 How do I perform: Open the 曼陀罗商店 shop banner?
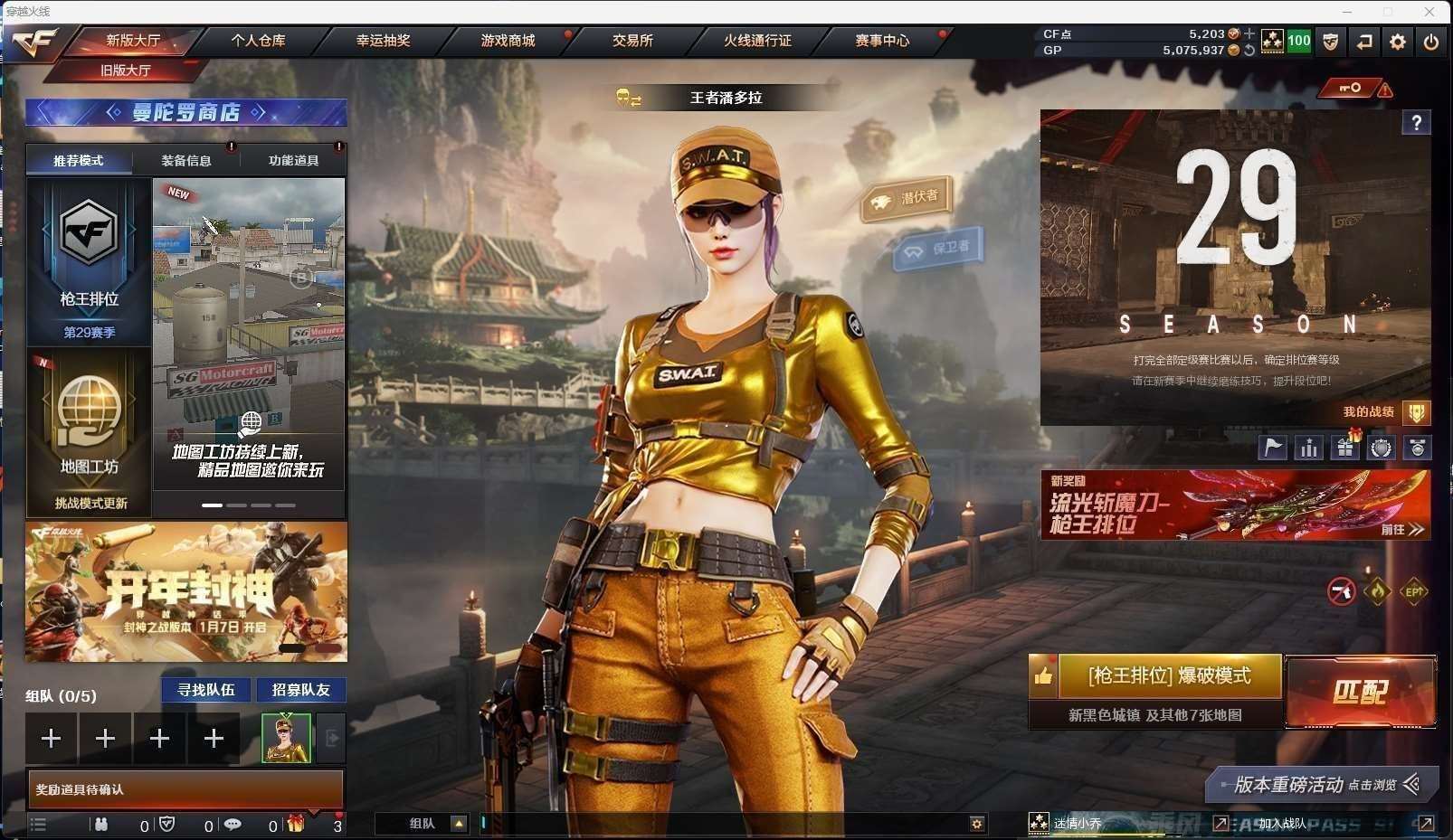click(x=185, y=112)
